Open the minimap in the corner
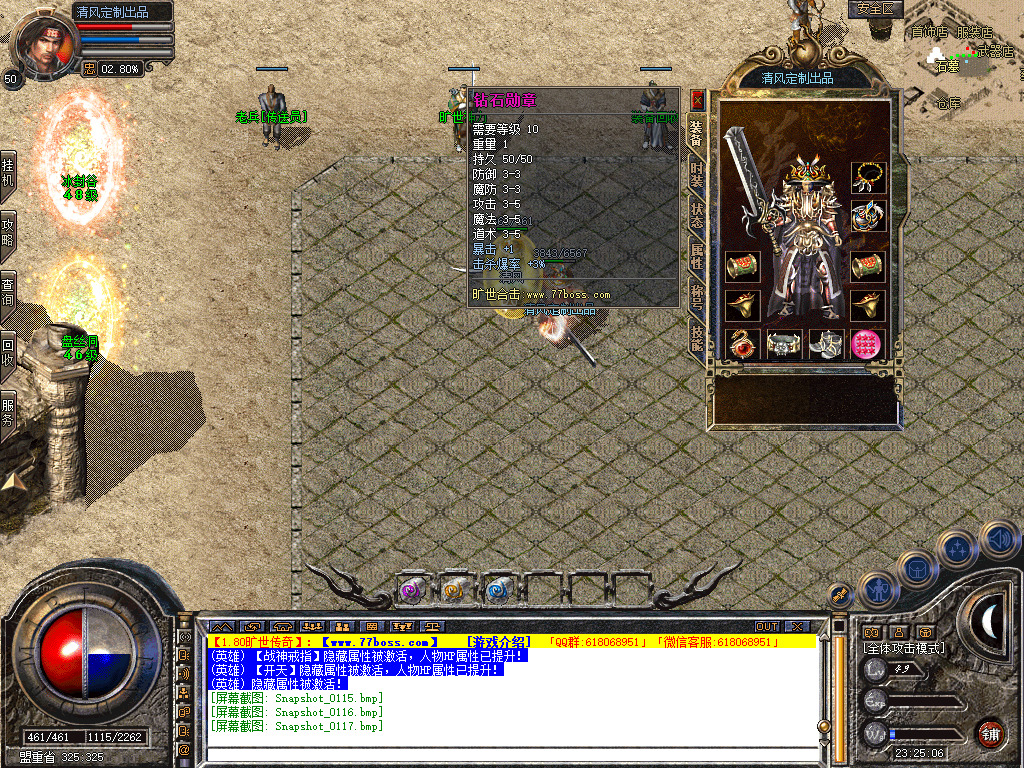The image size is (1024, 768). click(x=962, y=60)
